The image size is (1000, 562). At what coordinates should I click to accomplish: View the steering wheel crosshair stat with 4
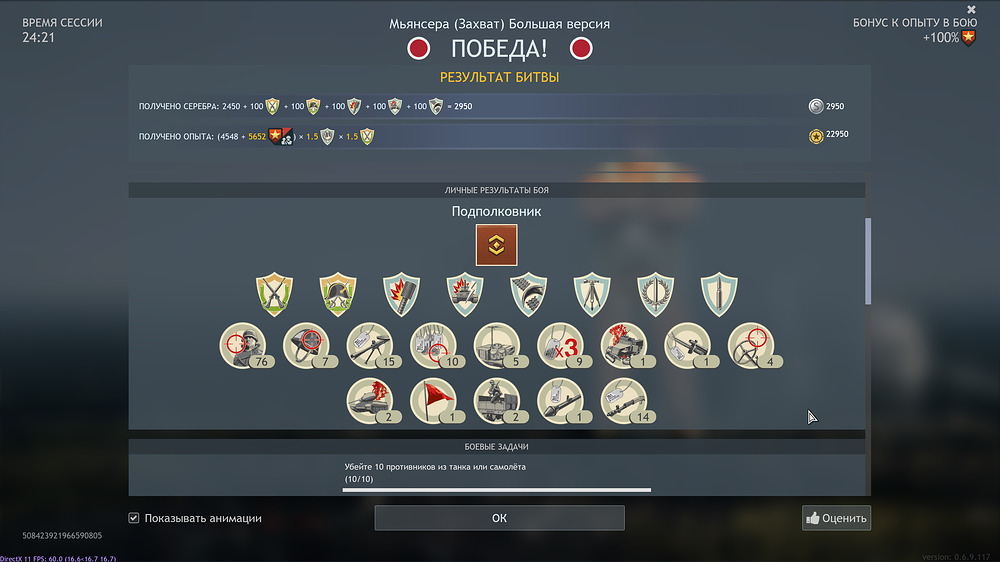click(x=751, y=346)
